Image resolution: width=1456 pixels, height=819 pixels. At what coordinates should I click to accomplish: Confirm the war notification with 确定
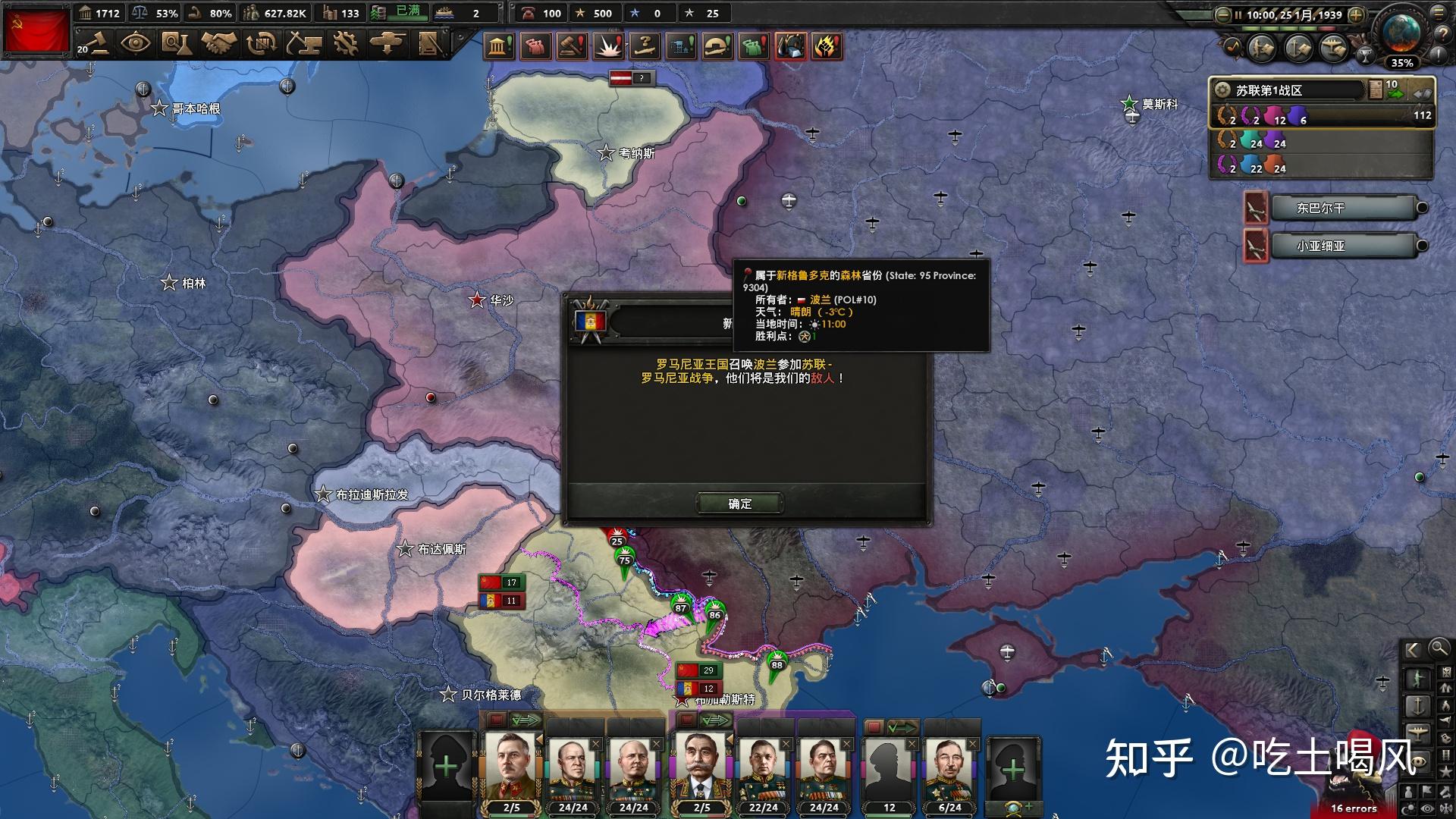click(739, 504)
